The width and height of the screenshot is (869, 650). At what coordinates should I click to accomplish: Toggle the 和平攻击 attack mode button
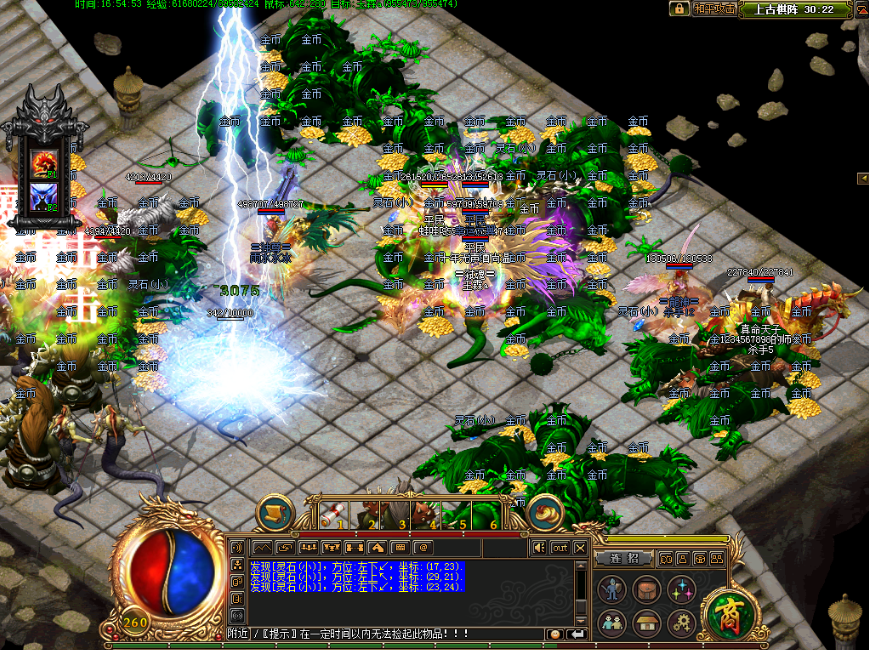click(715, 9)
